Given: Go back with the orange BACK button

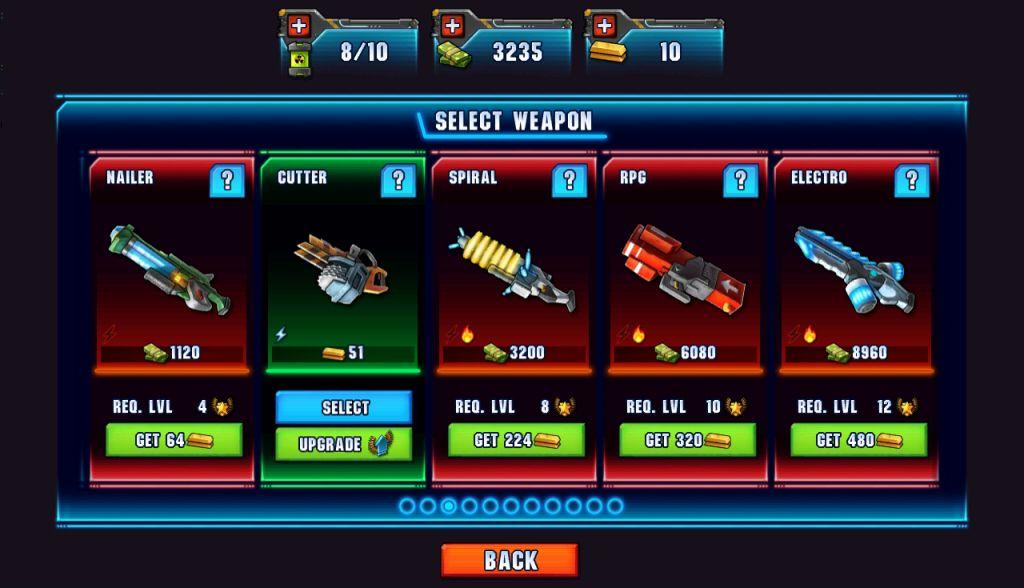Looking at the screenshot, I should [510, 560].
